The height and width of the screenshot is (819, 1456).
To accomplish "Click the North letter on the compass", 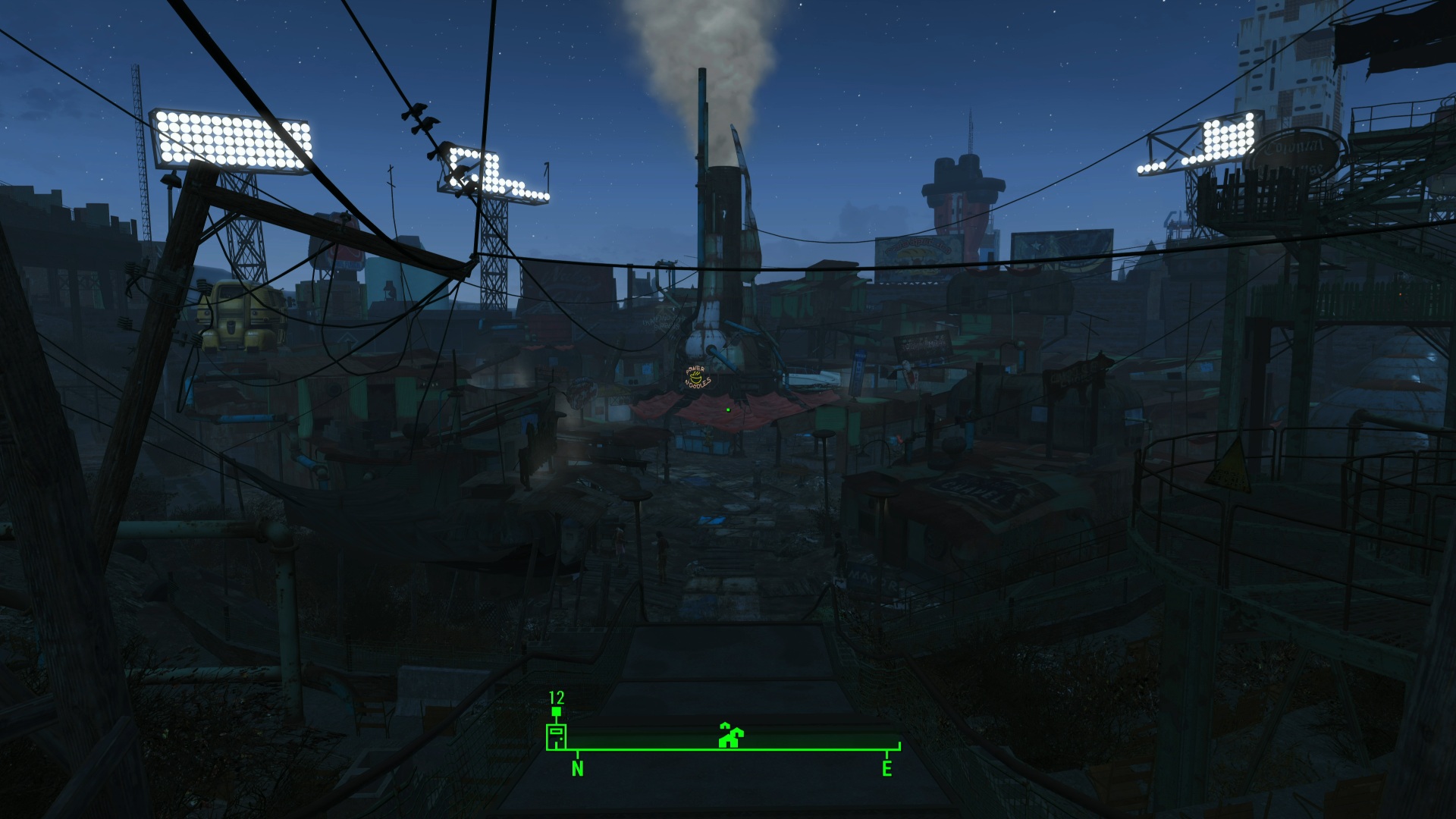I will (x=578, y=769).
